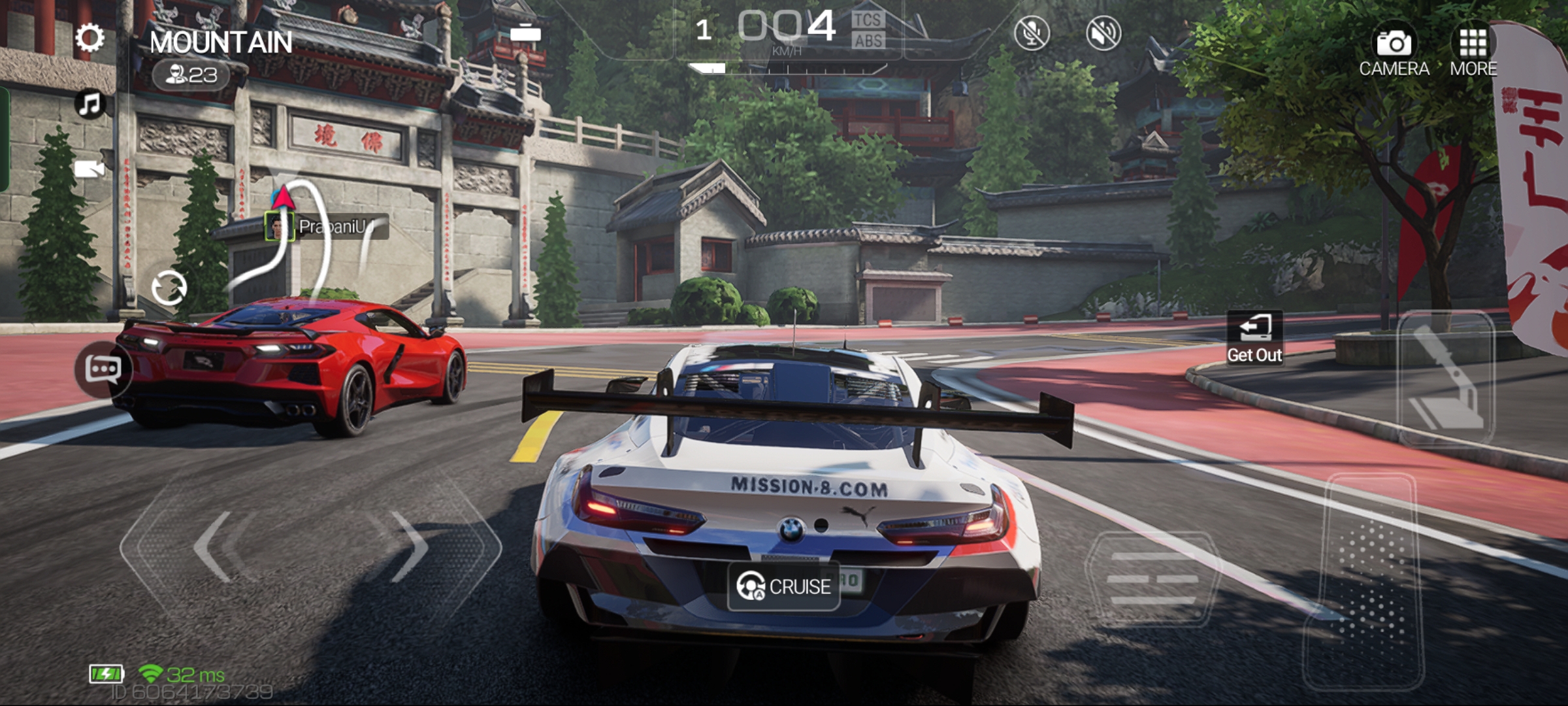The image size is (1568, 706).
Task: Get Out of the car
Action: pos(1254,338)
